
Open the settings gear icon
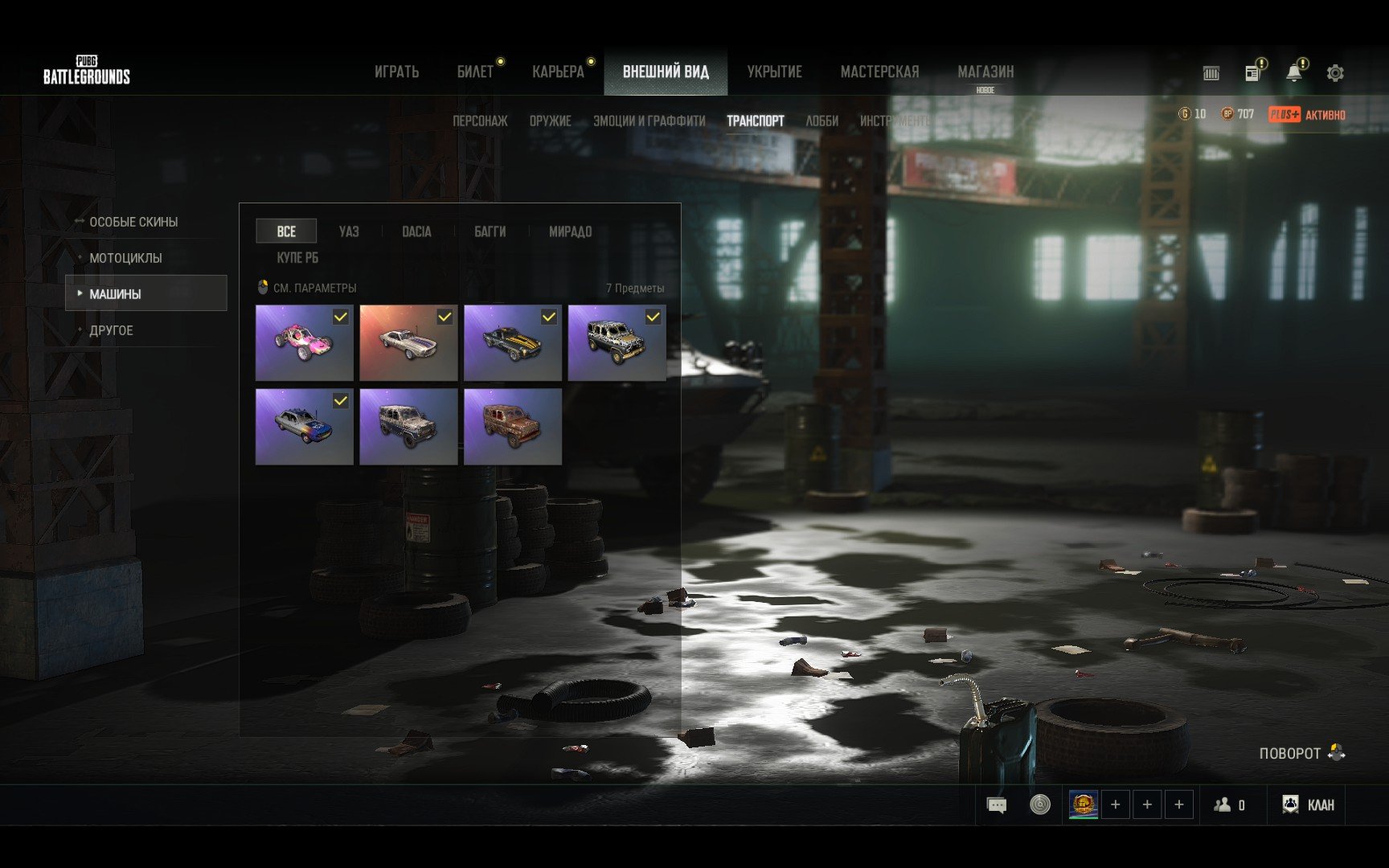1335,73
